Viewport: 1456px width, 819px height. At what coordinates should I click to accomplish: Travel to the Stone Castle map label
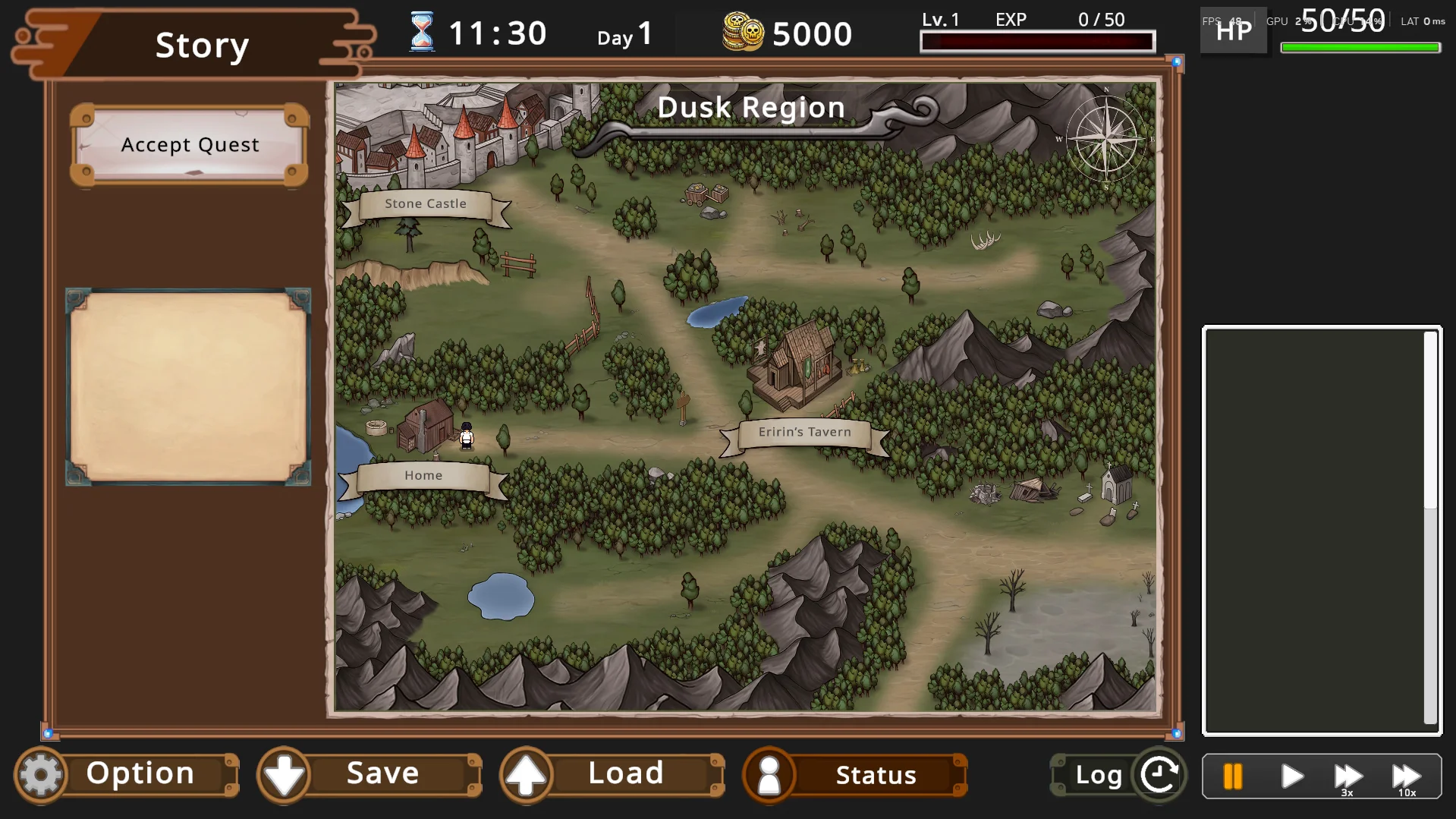(x=426, y=204)
